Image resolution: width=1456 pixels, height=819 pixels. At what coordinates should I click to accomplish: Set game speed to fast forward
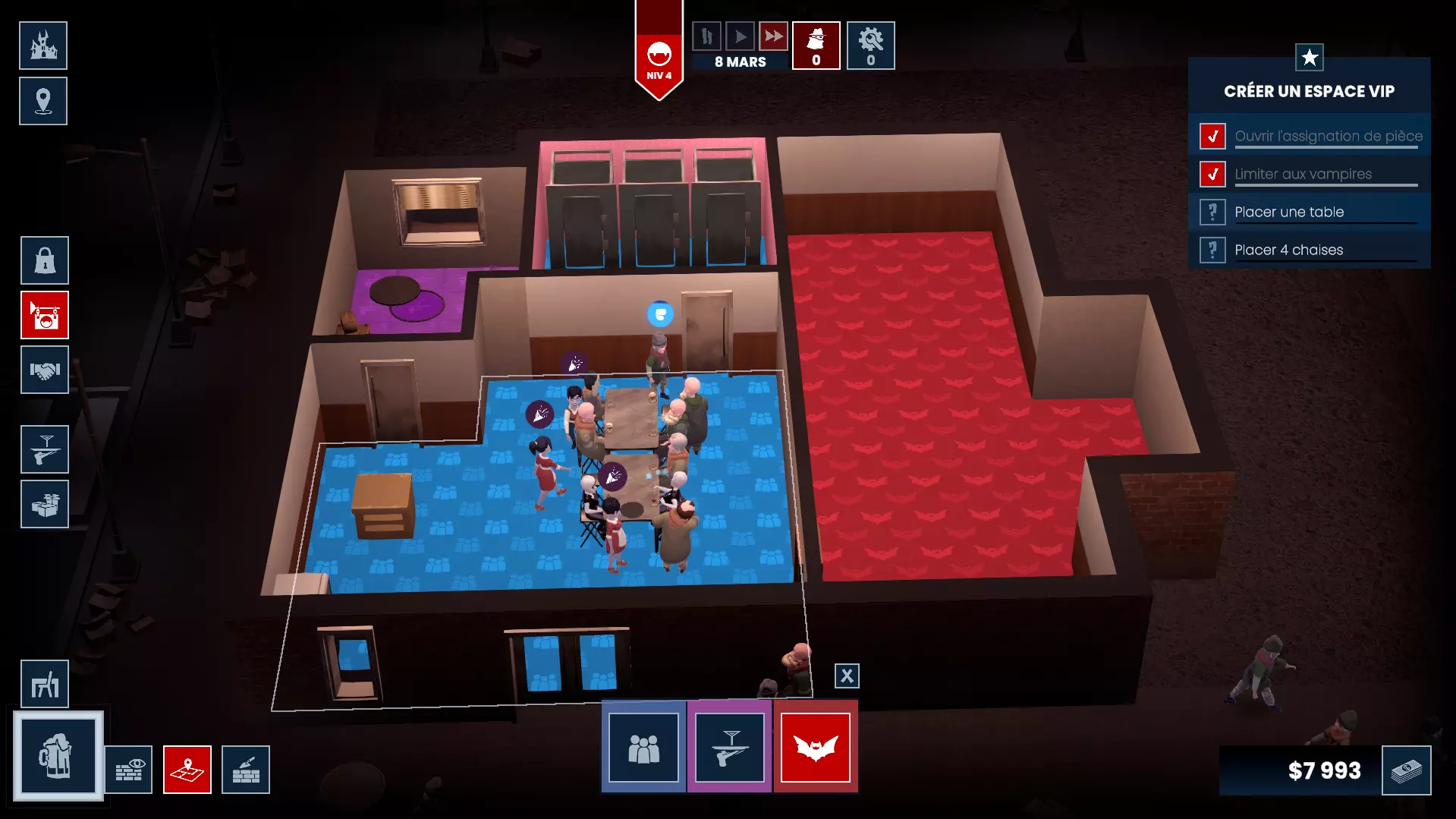773,36
